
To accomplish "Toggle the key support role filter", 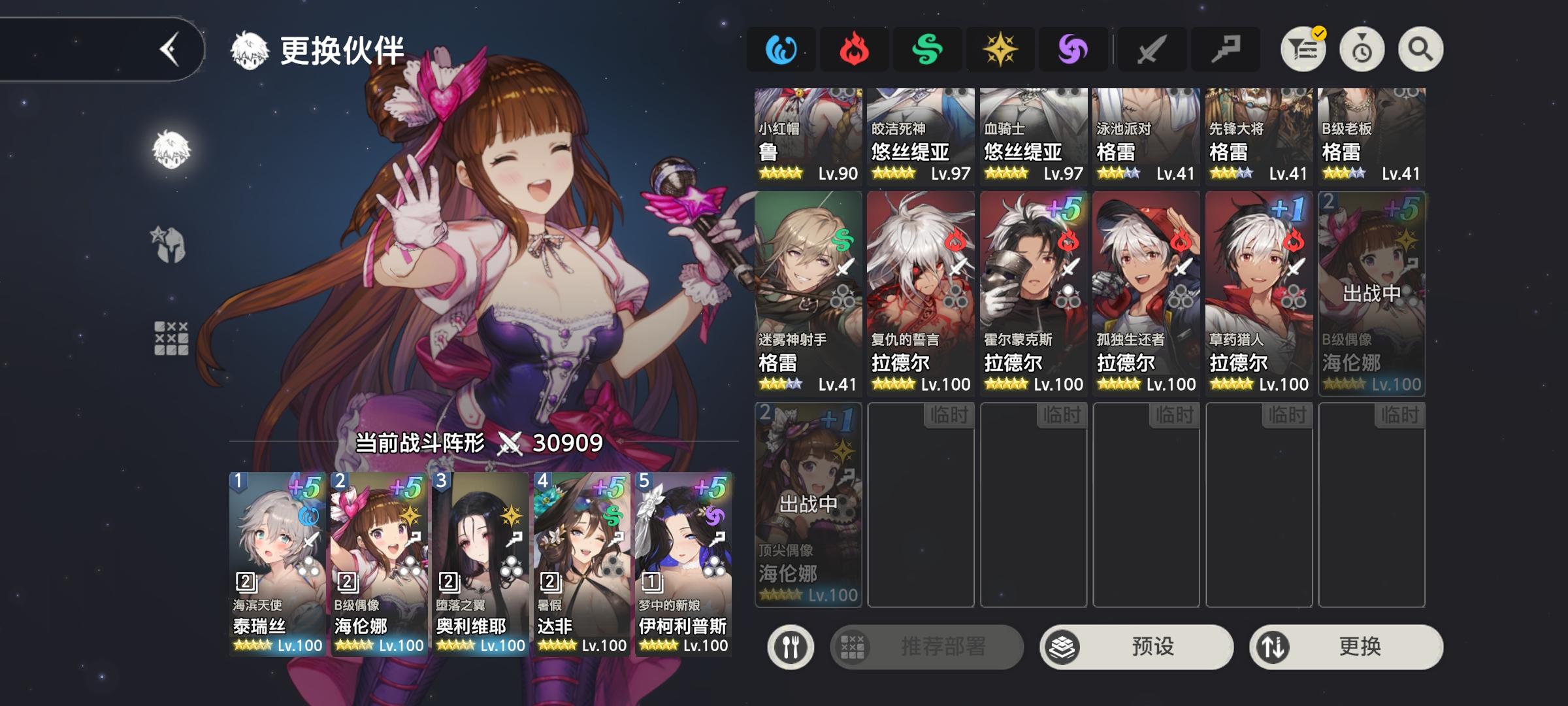I will [1227, 48].
